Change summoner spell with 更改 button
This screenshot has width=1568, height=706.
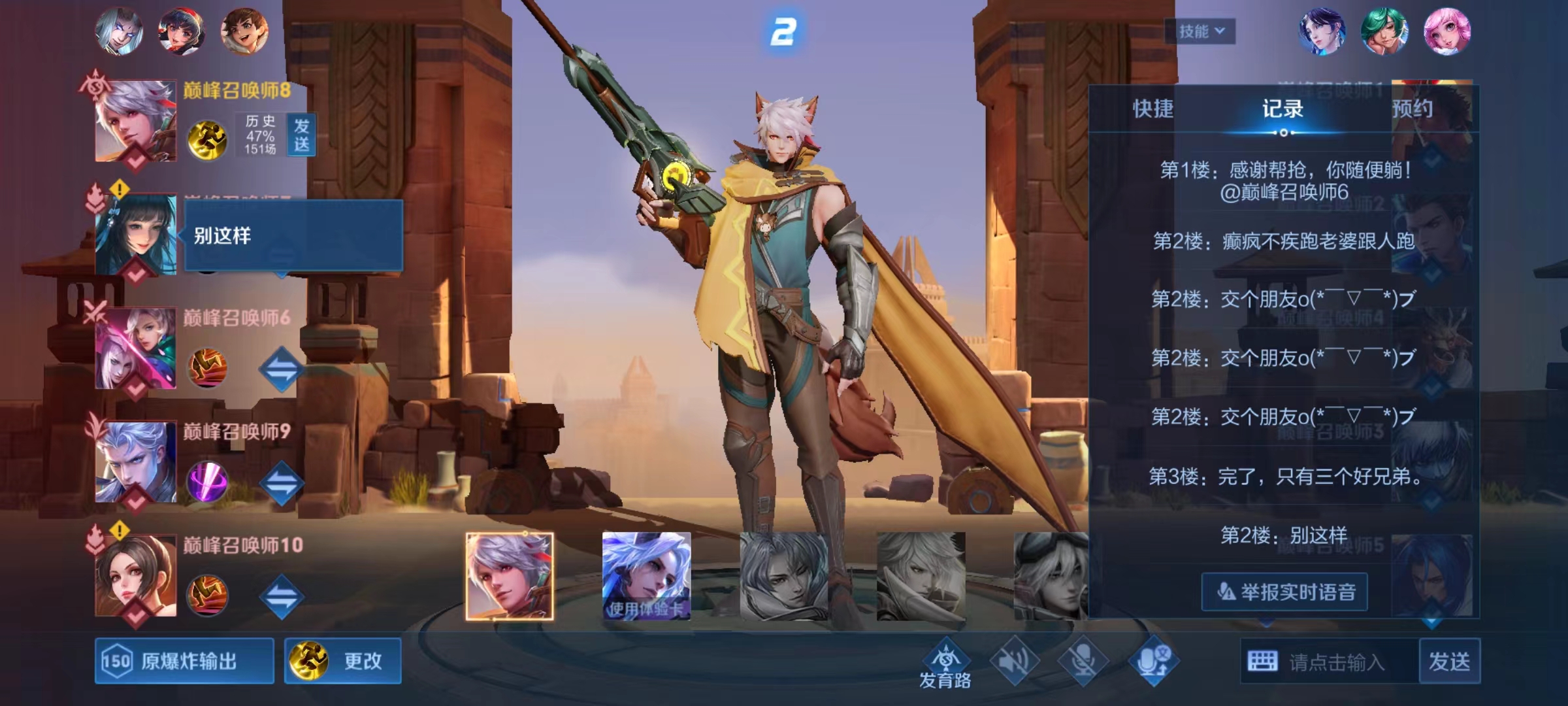343,661
